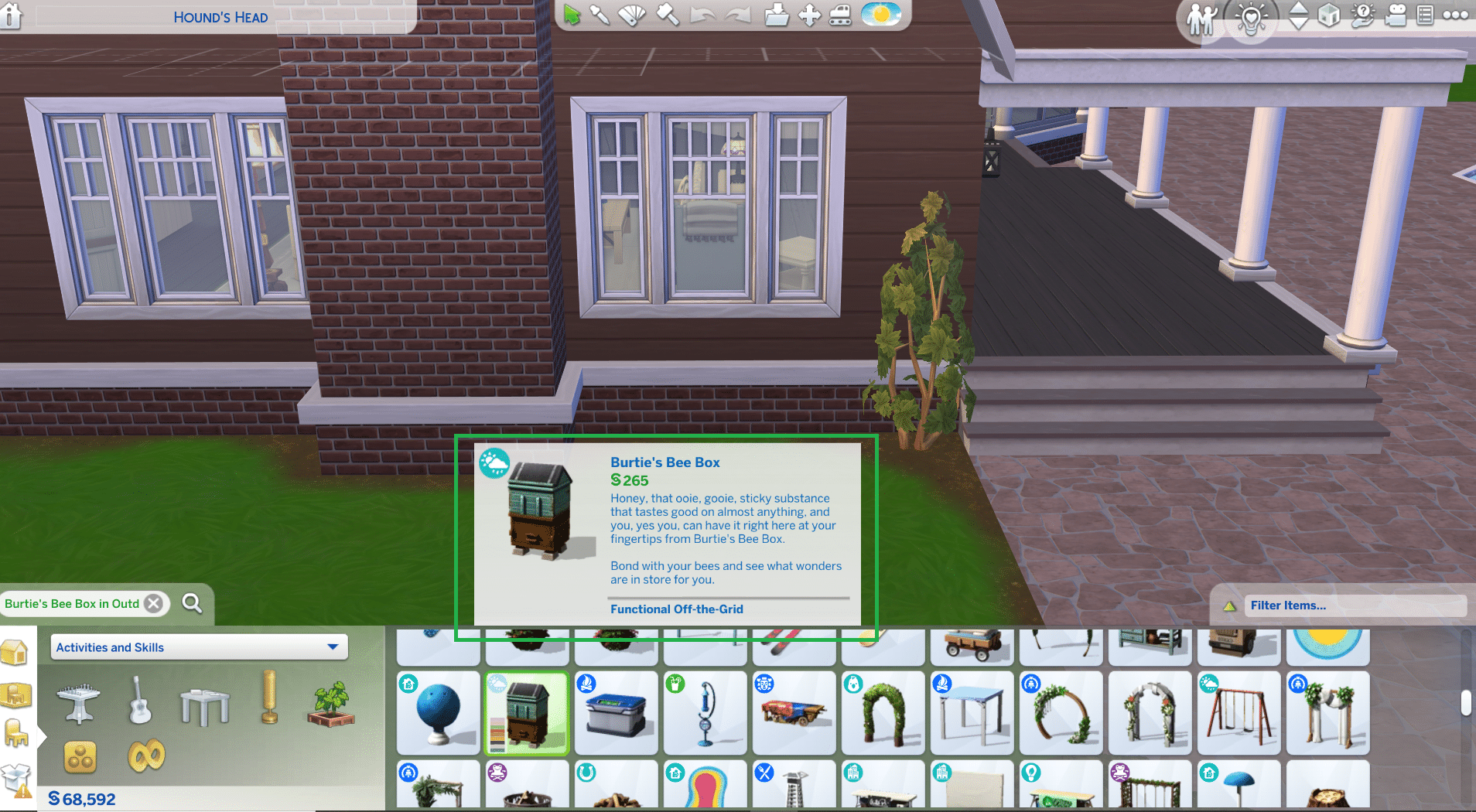Select the Build Mode house tab
The height and width of the screenshot is (812, 1476).
(x=14, y=652)
